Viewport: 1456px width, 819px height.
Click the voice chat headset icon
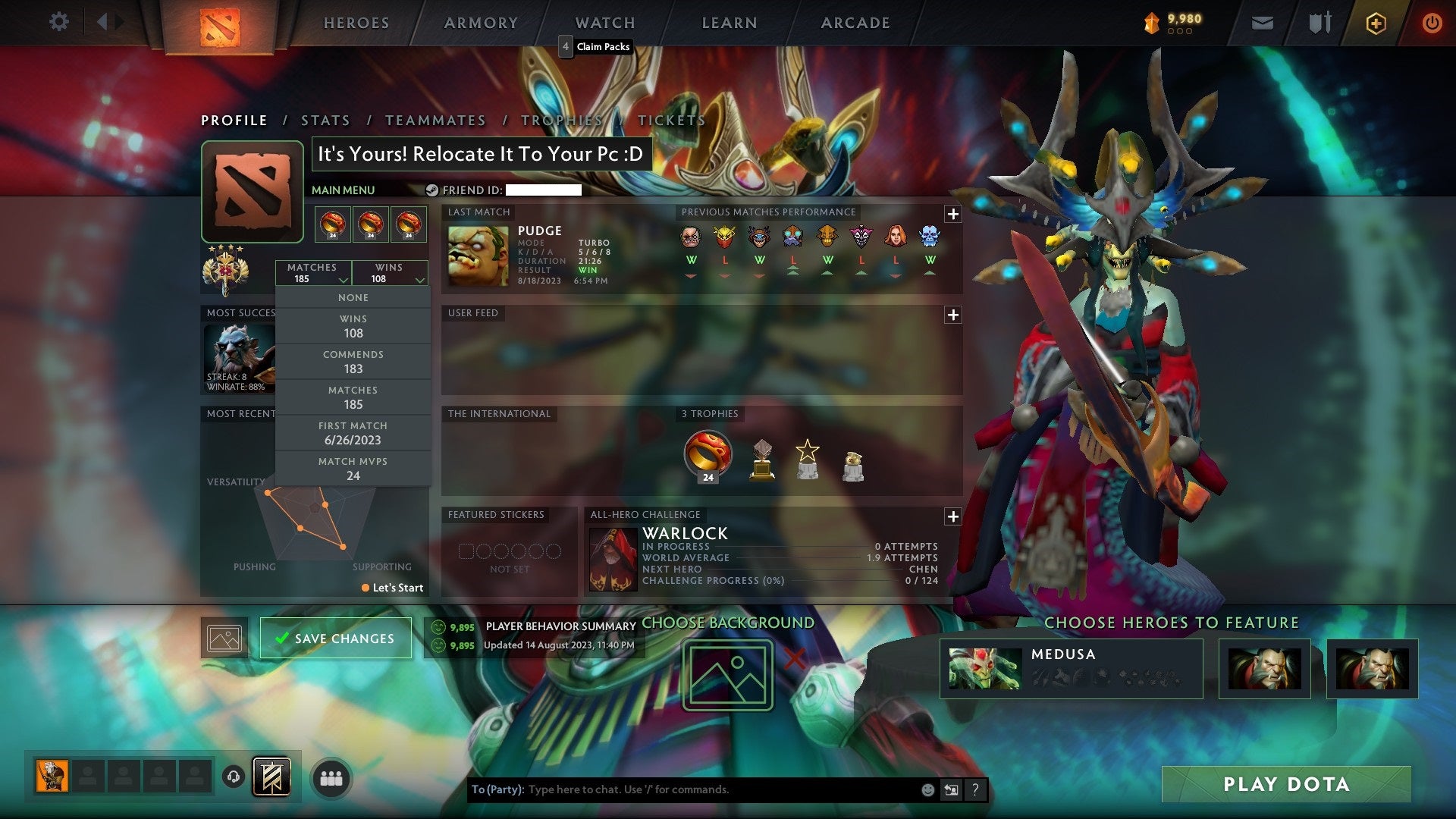tap(233, 777)
